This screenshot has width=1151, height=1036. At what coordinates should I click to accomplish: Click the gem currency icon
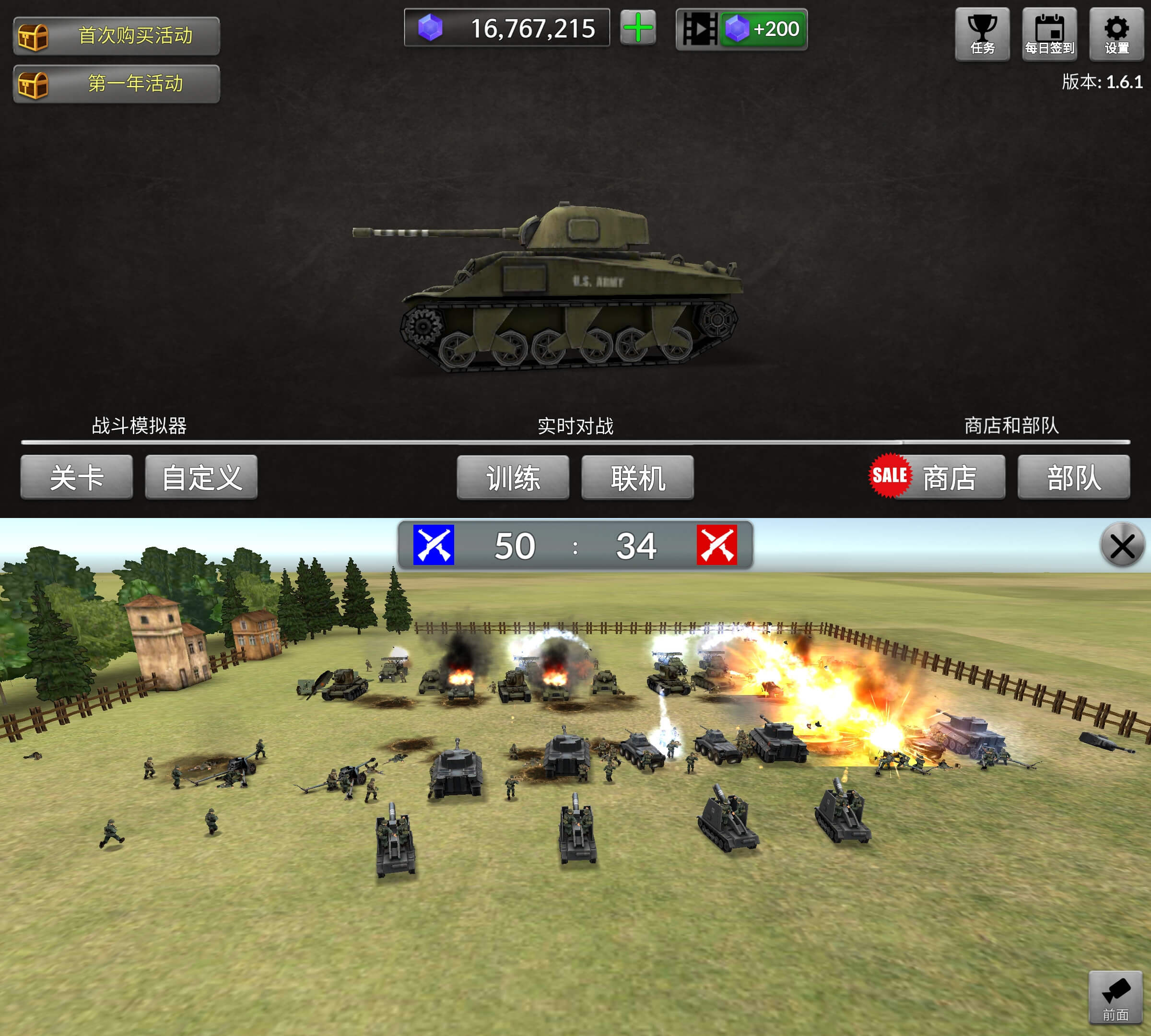tap(431, 28)
